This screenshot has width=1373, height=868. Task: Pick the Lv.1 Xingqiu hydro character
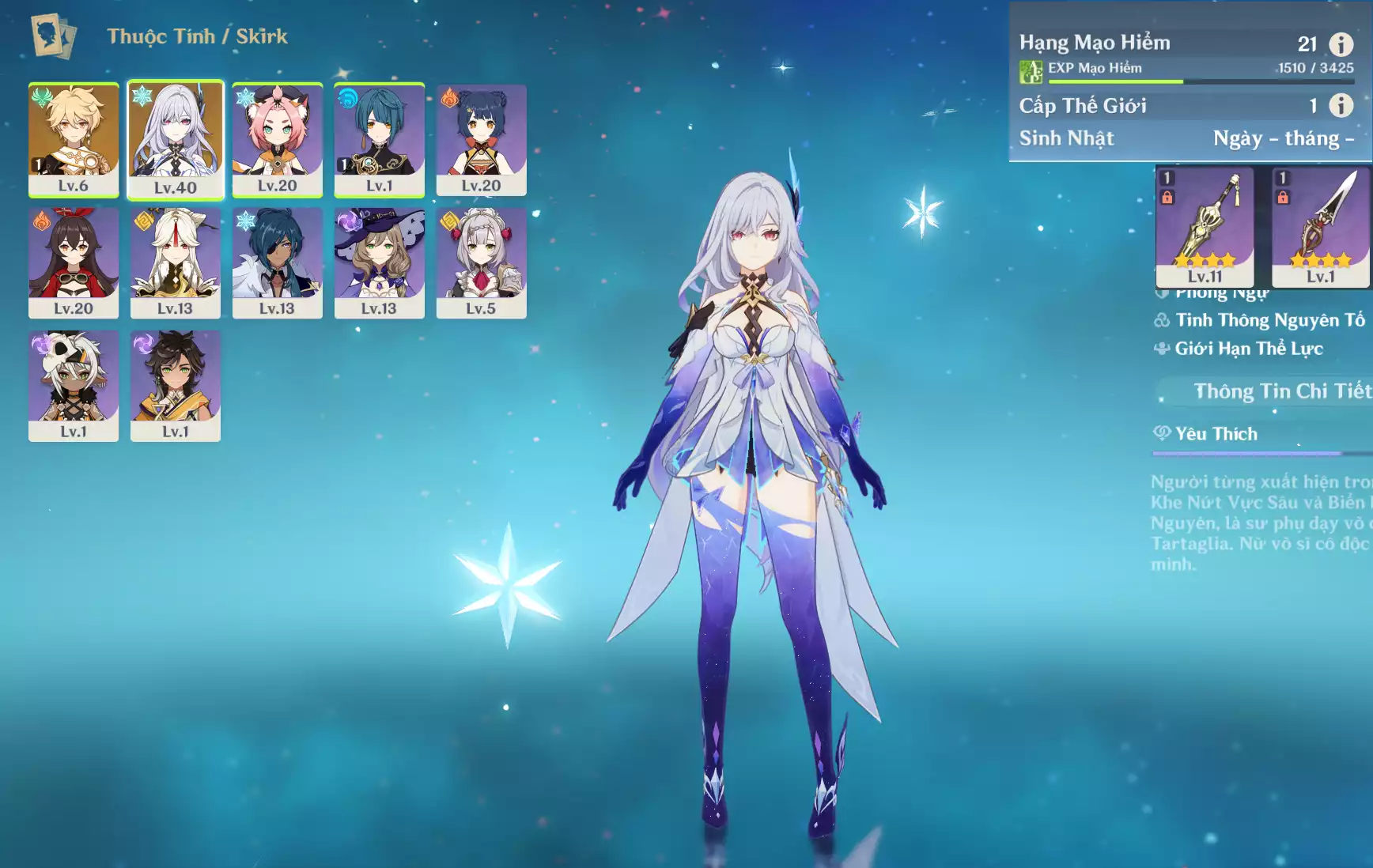pos(380,139)
